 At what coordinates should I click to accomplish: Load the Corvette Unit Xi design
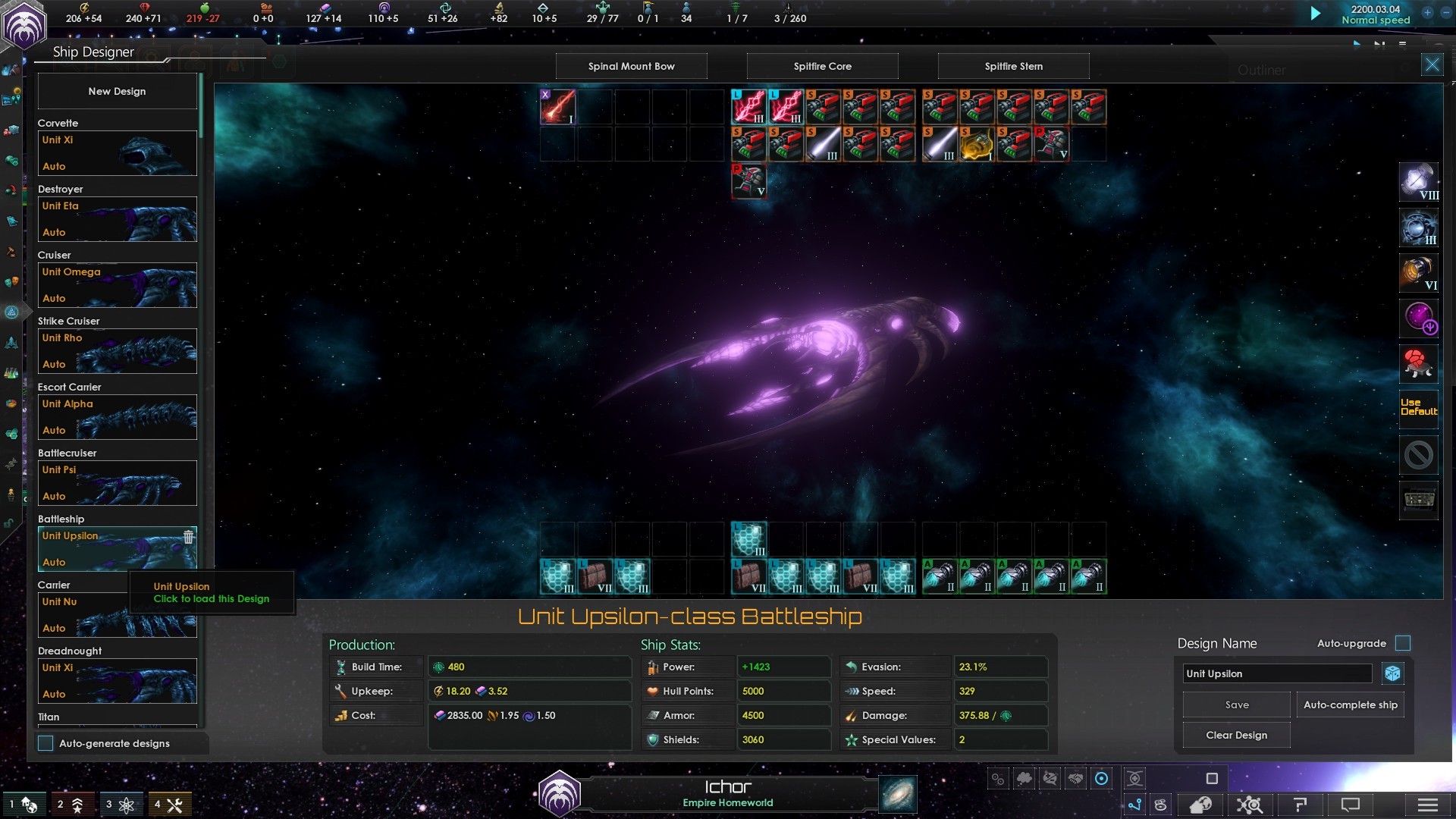tap(117, 153)
